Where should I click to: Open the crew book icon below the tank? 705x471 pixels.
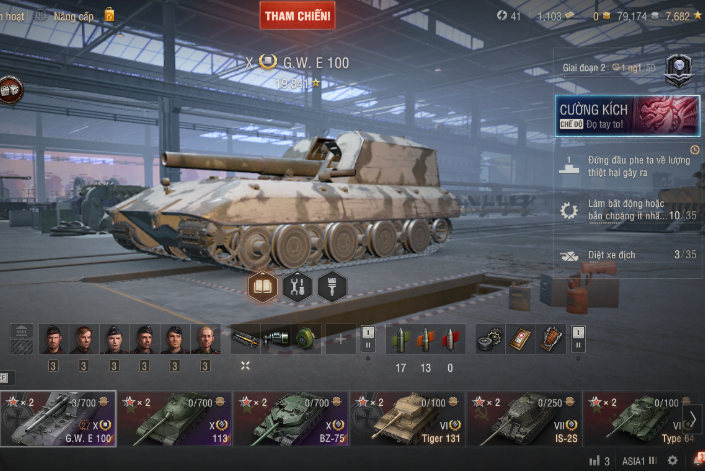[x=263, y=287]
